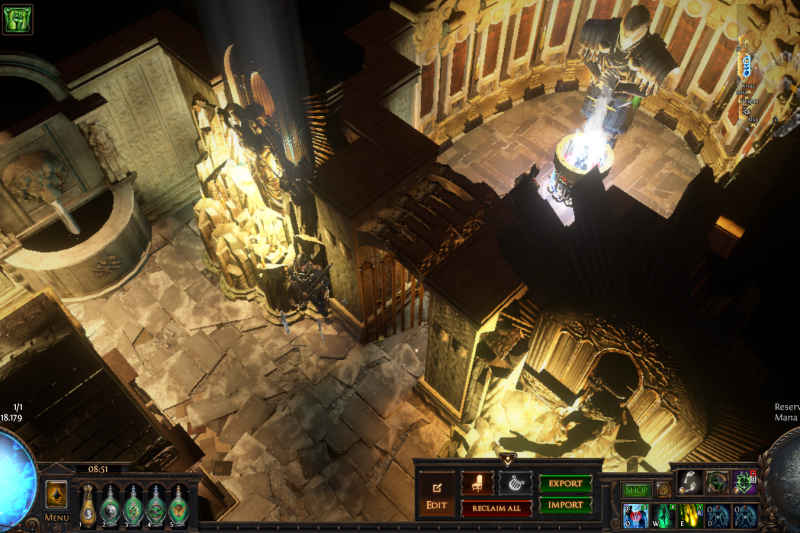This screenshot has width=800, height=533.
Task: Select the harp music icon
Action: 514,483
